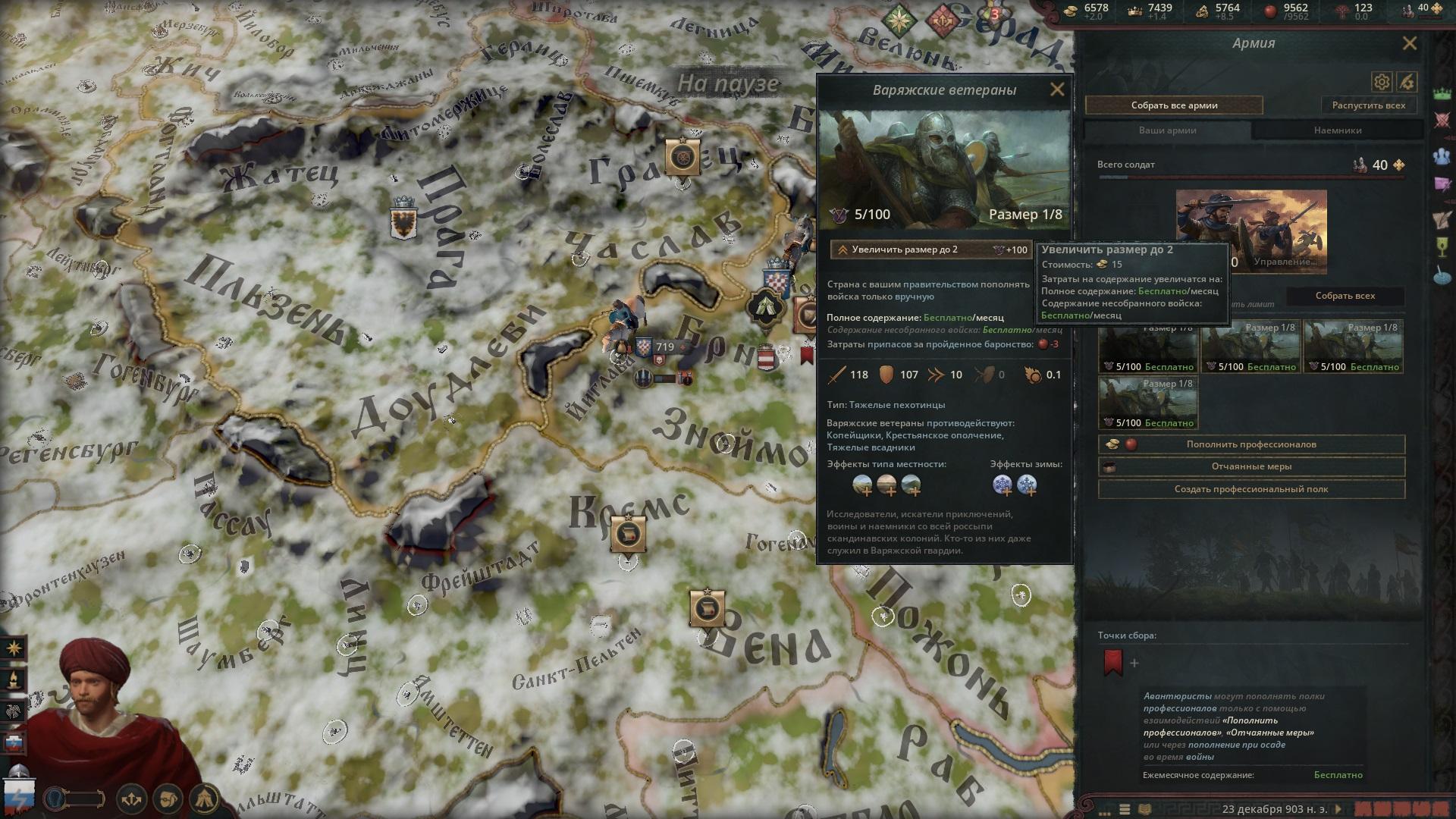Image resolution: width=1456 pixels, height=819 pixels.
Task: Select the red rally point banner
Action: [1112, 661]
